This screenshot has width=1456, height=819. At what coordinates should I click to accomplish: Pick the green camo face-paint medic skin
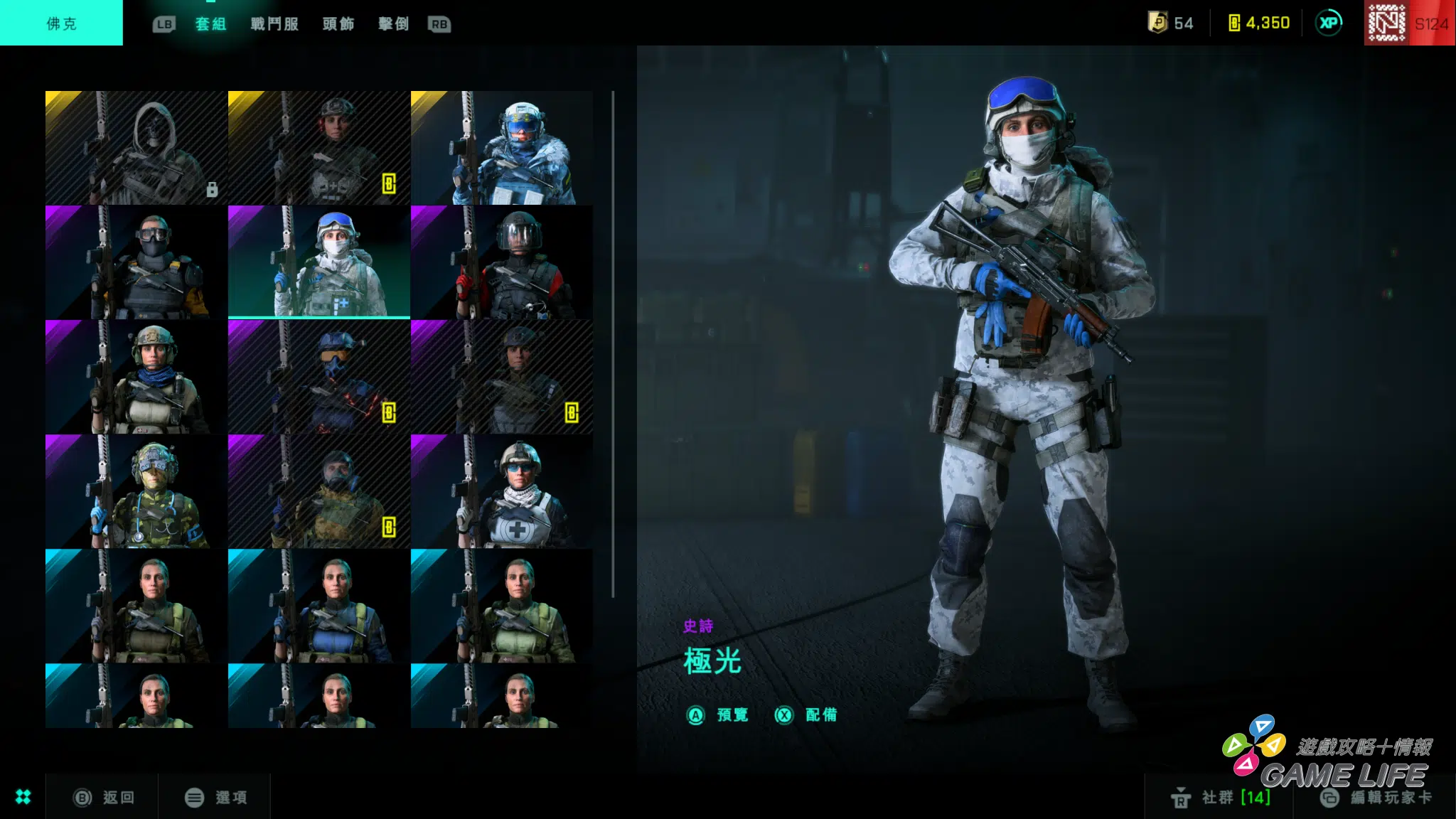click(136, 491)
